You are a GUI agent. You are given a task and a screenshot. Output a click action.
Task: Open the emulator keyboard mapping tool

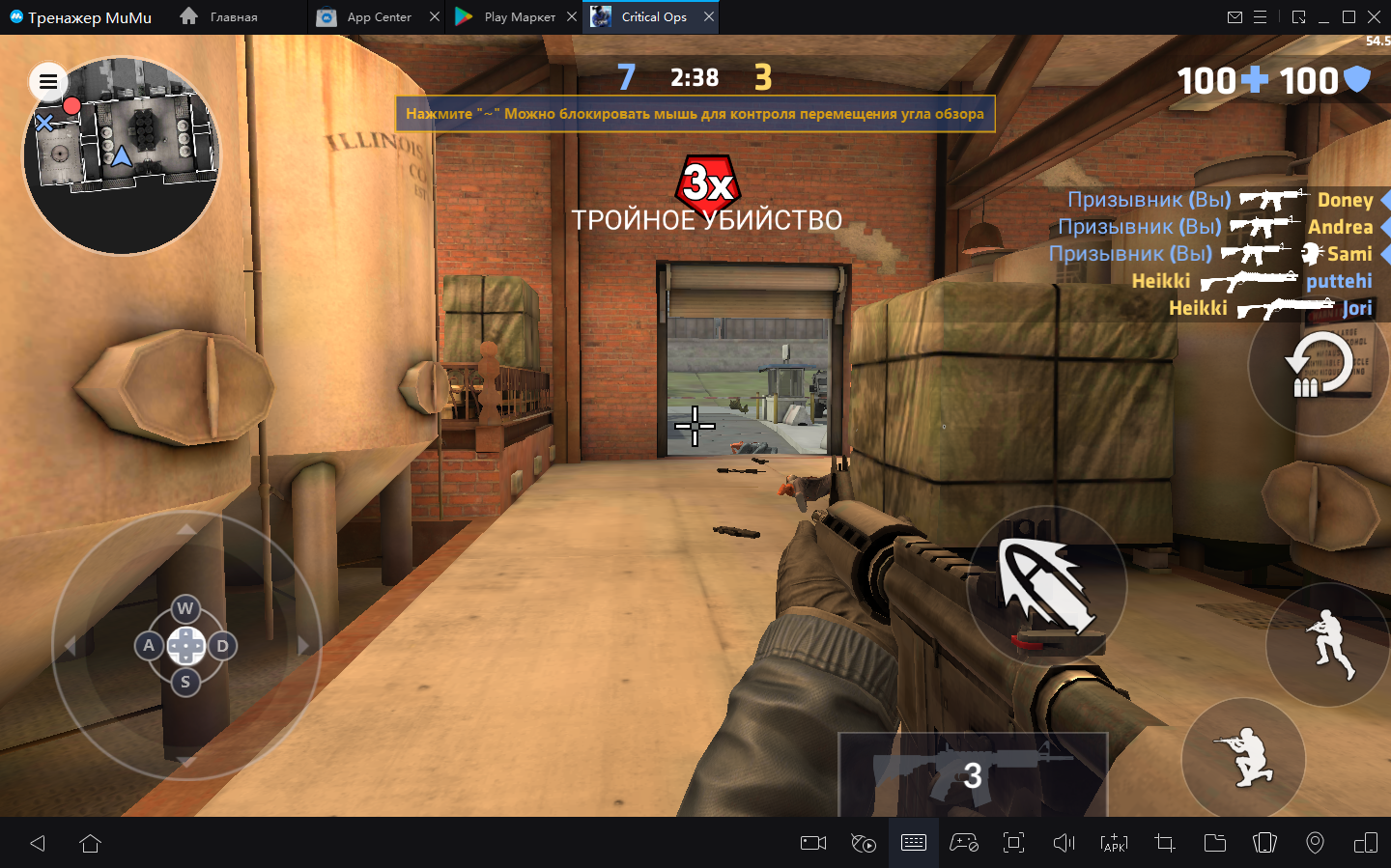914,843
